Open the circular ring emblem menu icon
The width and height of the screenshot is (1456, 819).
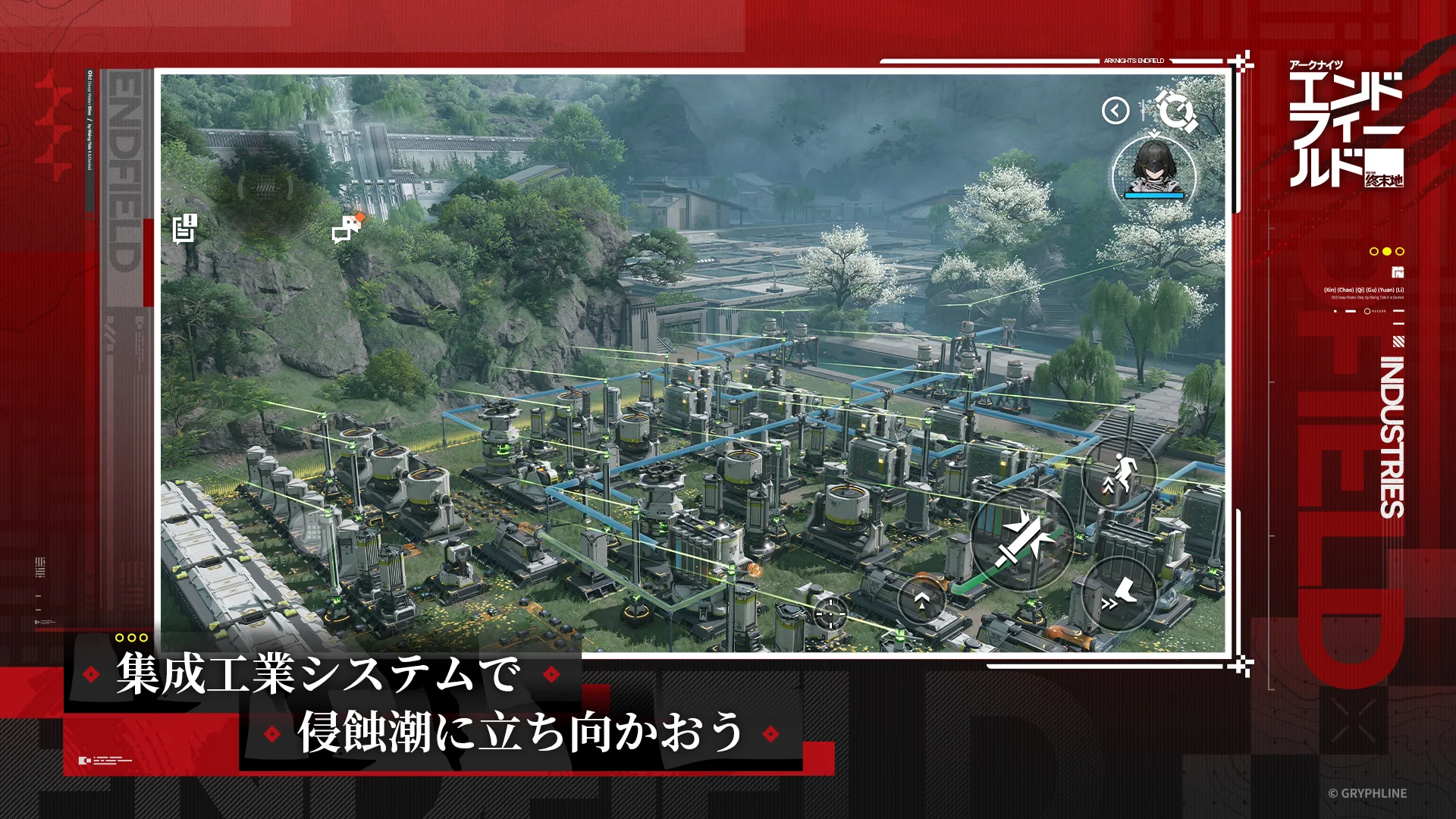[1176, 111]
